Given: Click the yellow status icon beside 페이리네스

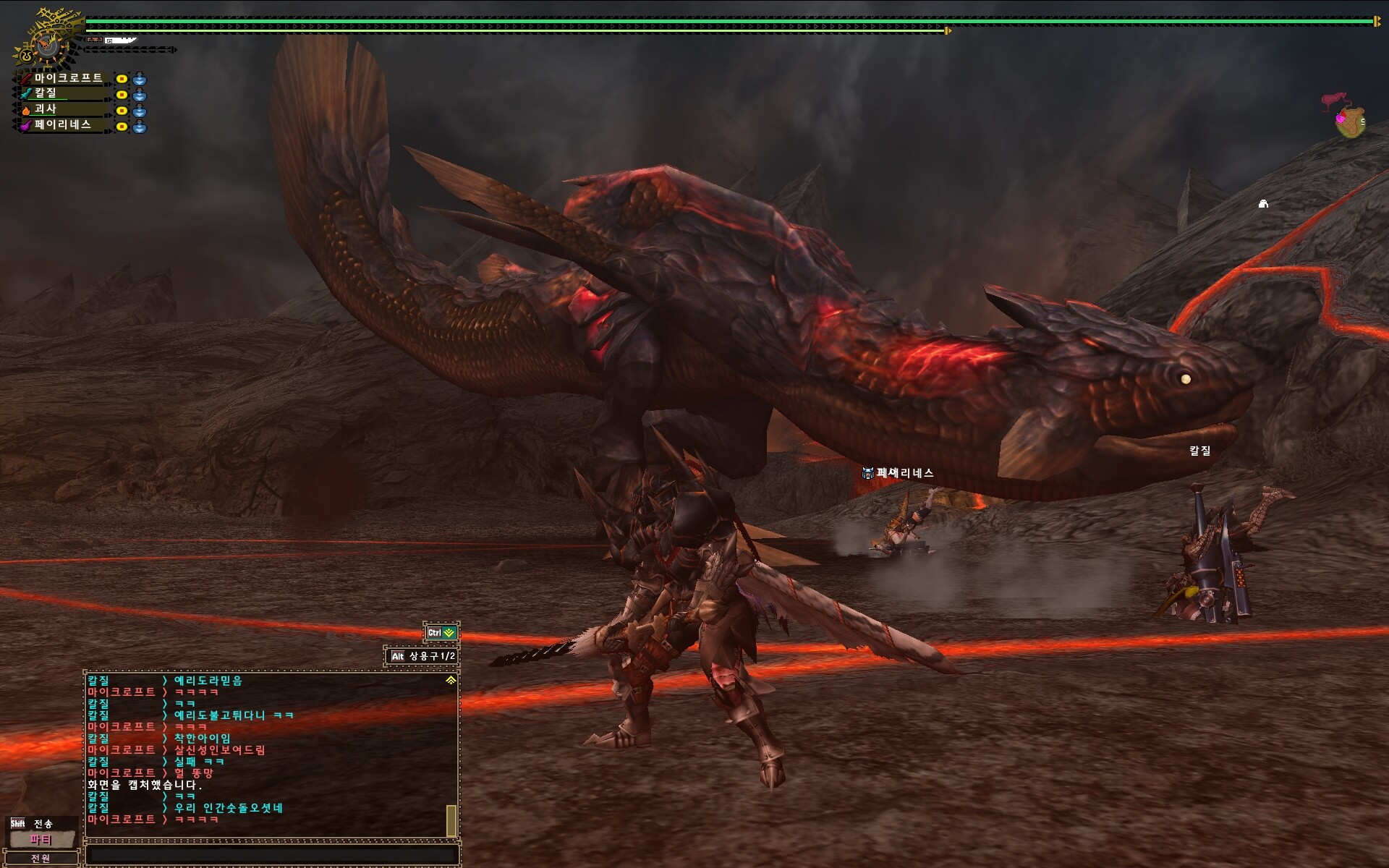Looking at the screenshot, I should click(122, 127).
